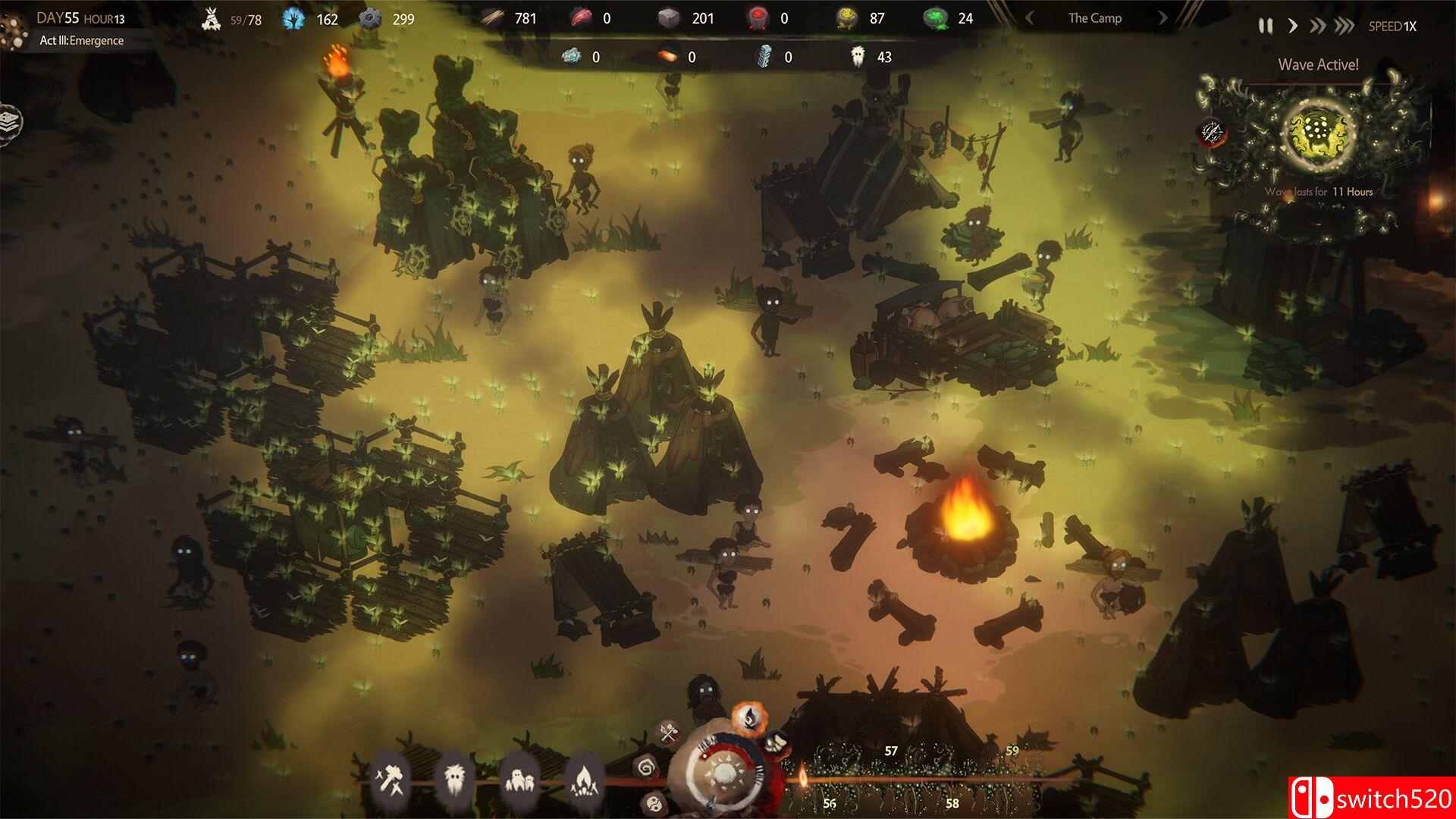
Task: Set game speed to single-arrow normal
Action: [1293, 26]
